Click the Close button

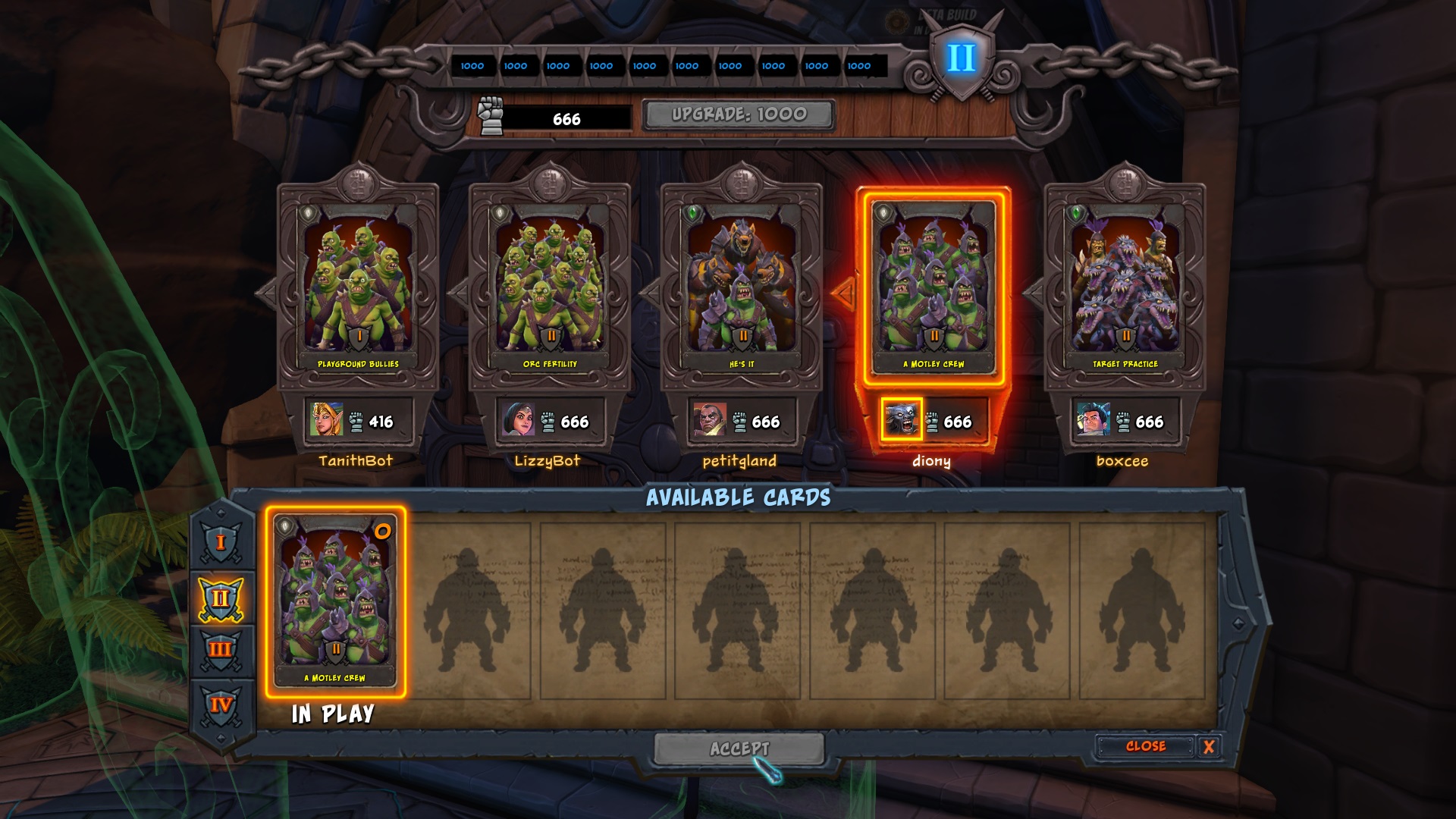(x=1147, y=746)
